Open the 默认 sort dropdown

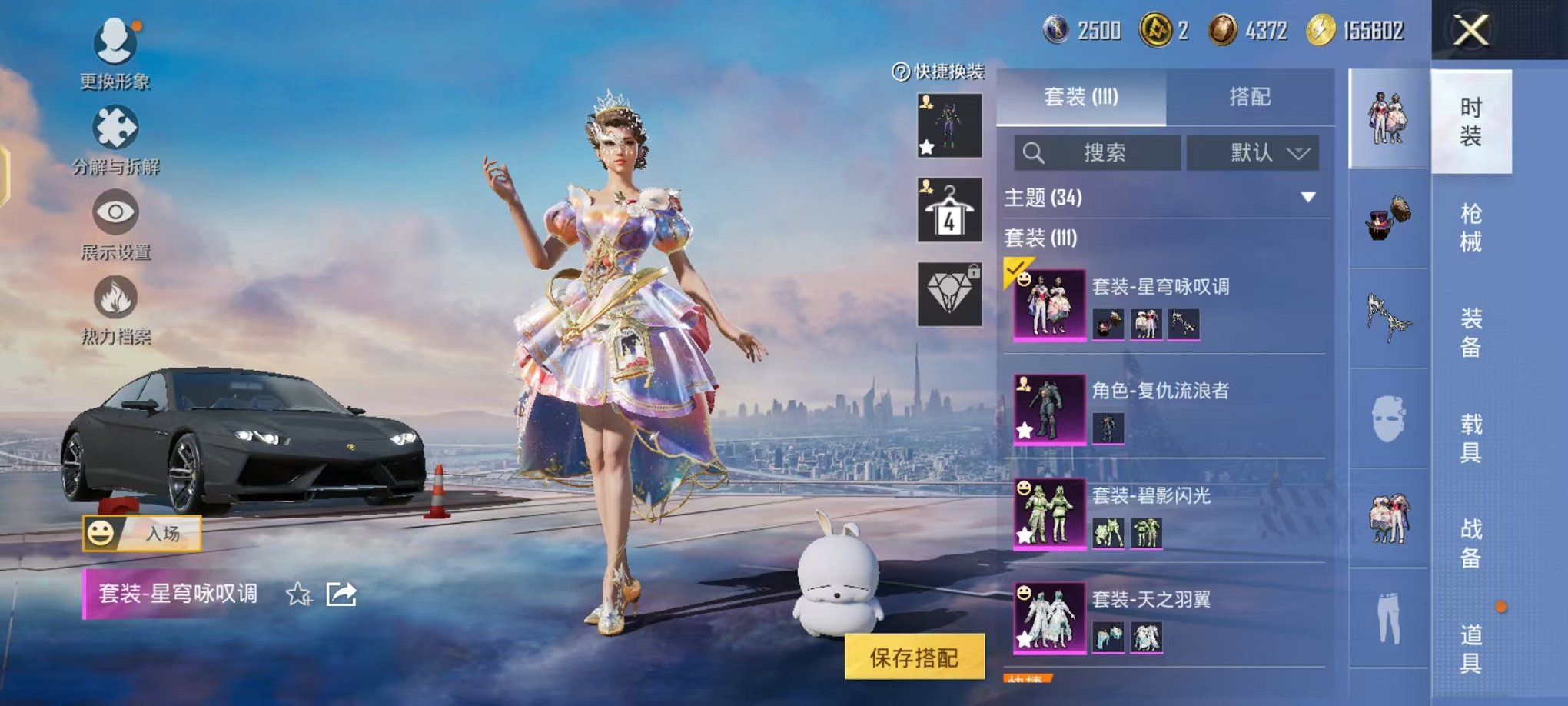(1253, 153)
